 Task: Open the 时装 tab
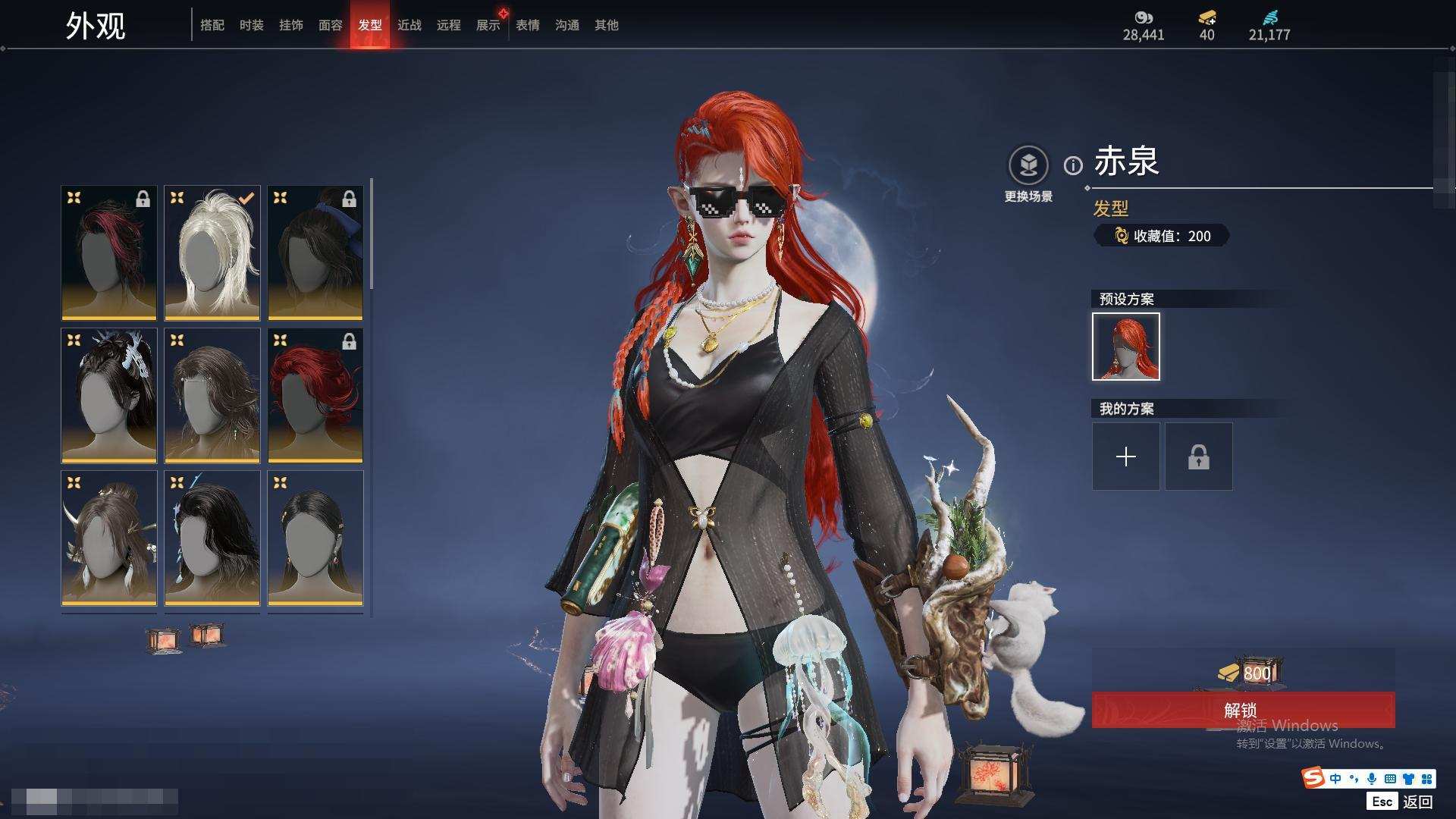tap(252, 25)
